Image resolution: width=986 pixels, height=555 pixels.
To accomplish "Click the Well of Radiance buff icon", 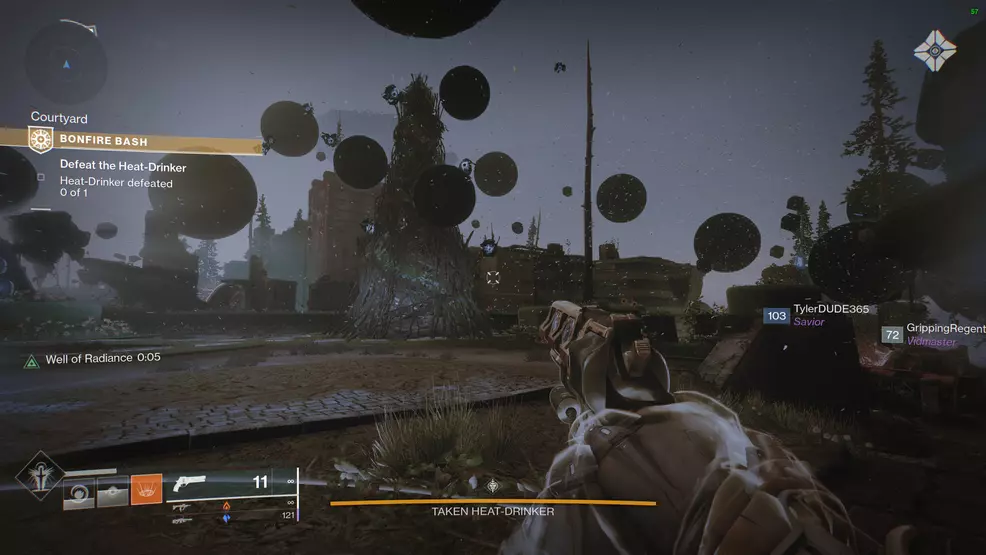I will tap(32, 358).
